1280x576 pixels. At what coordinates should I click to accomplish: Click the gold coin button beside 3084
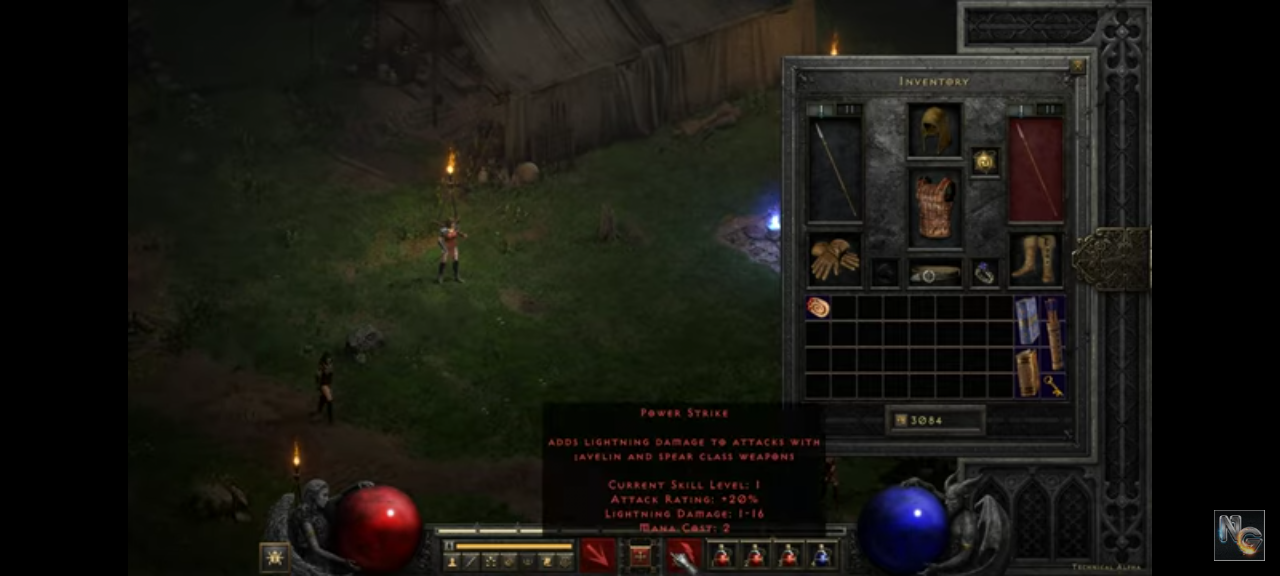900,420
